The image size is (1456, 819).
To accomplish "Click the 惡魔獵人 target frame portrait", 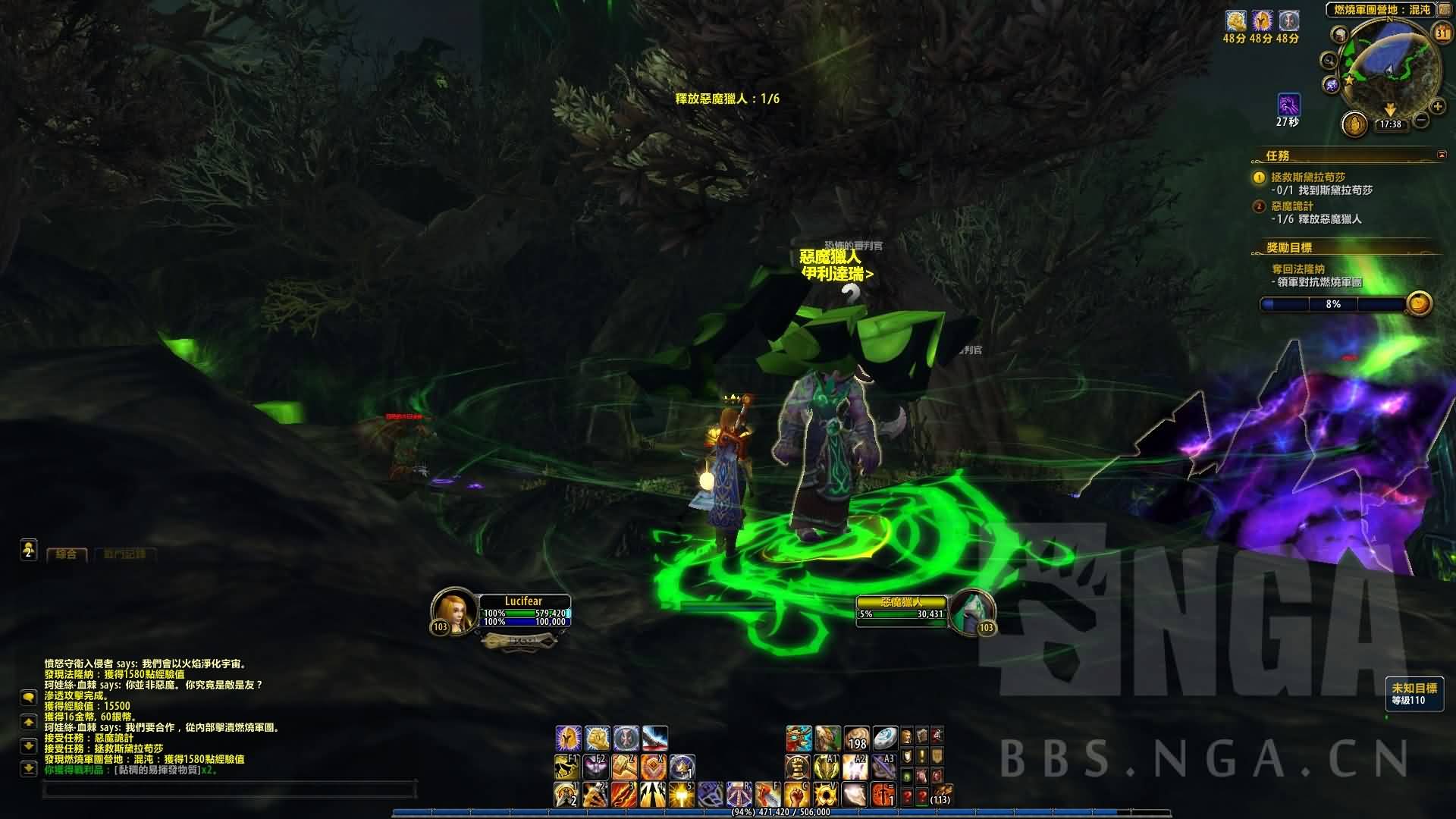I will 971,610.
